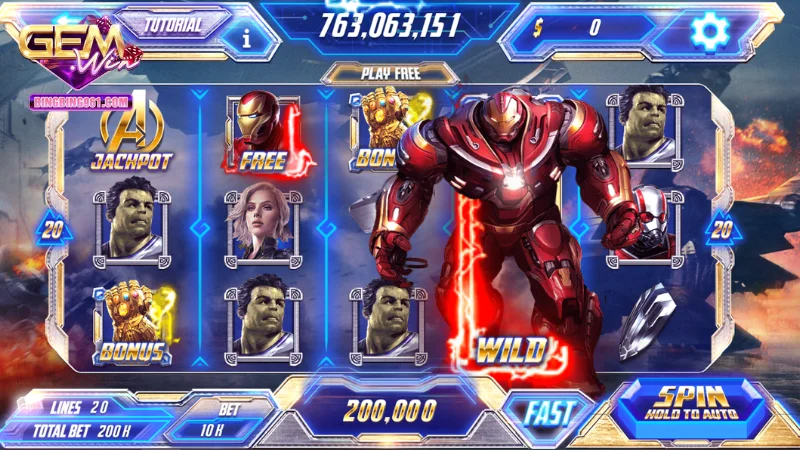
Task: Select the Play Free mode
Action: [389, 72]
